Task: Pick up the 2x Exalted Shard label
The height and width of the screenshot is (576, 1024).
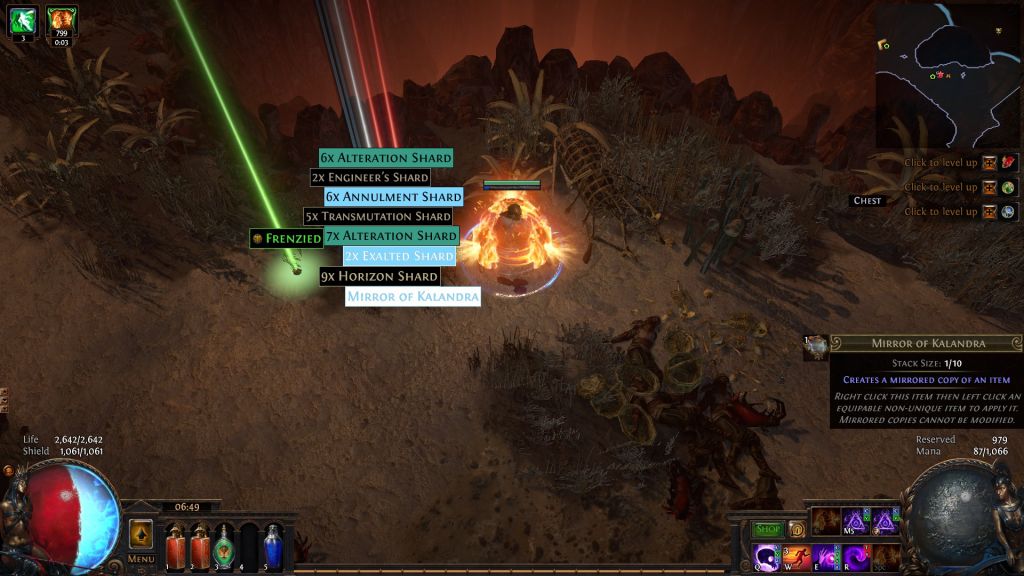Action: click(399, 256)
